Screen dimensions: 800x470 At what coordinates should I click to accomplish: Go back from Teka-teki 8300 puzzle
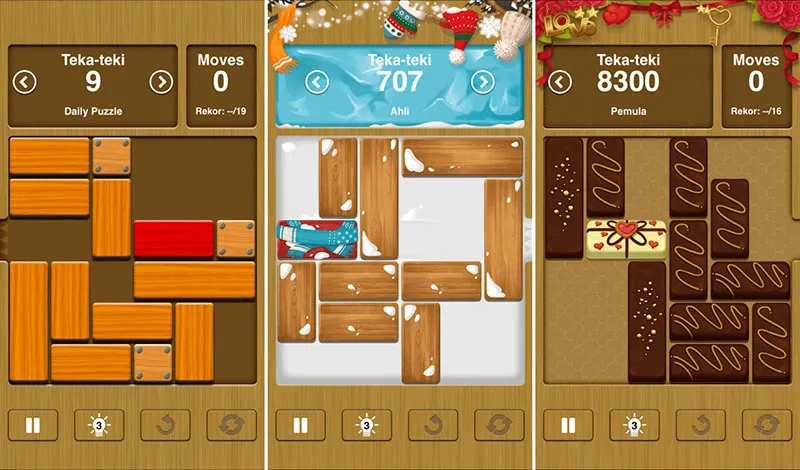[x=560, y=82]
